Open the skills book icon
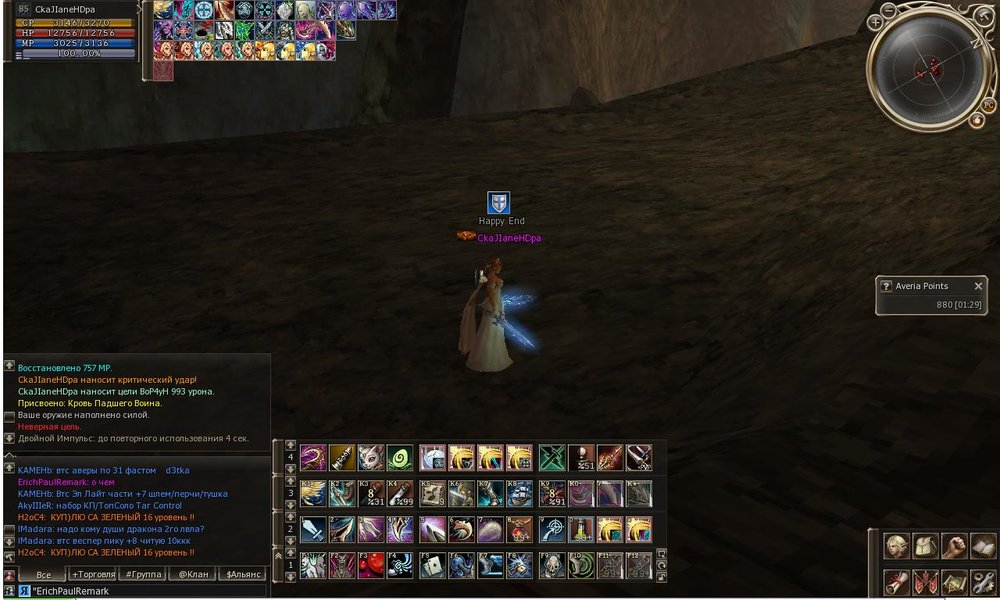1000x600 pixels. click(x=983, y=546)
